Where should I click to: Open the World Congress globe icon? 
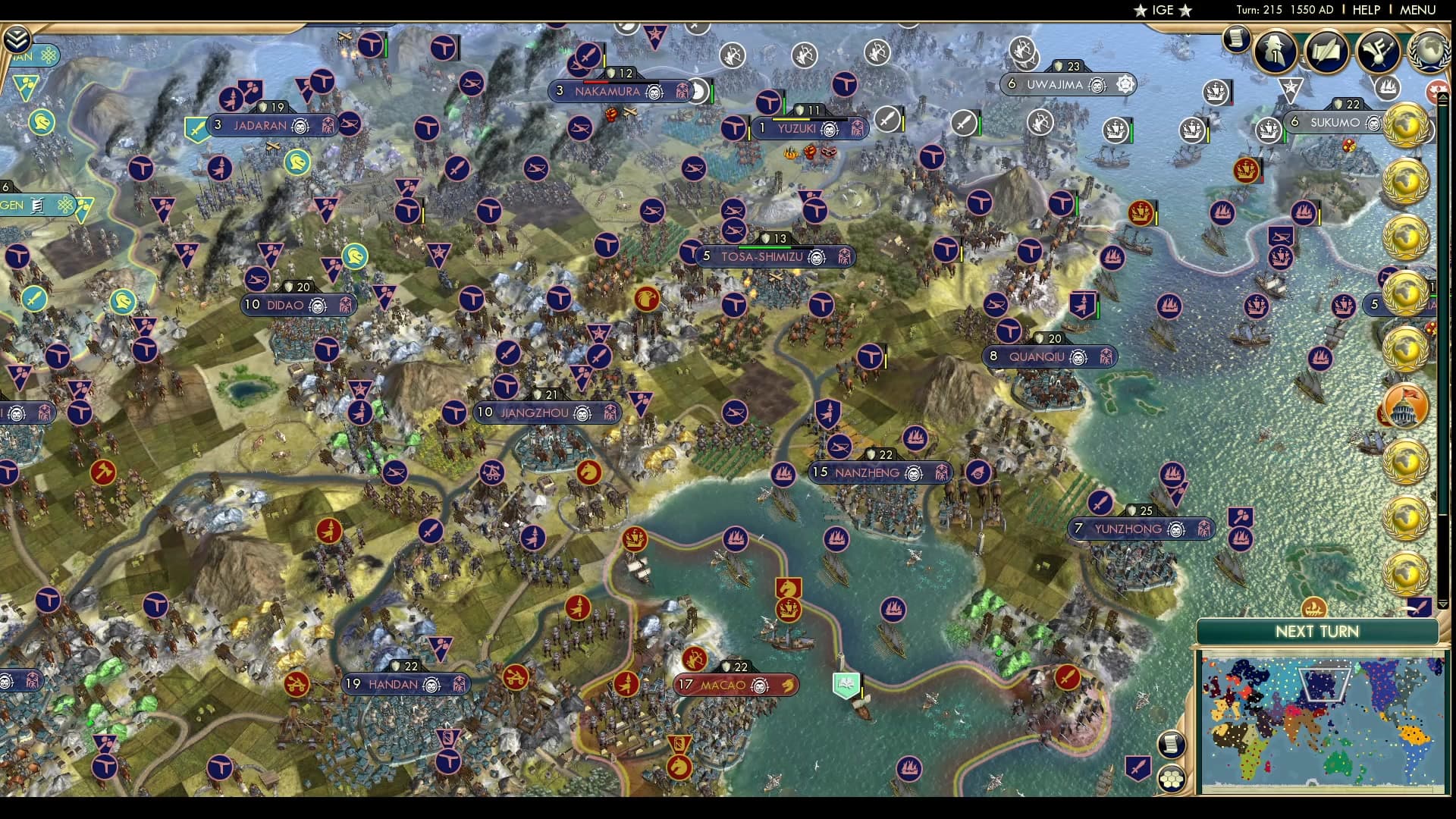(x=1429, y=50)
